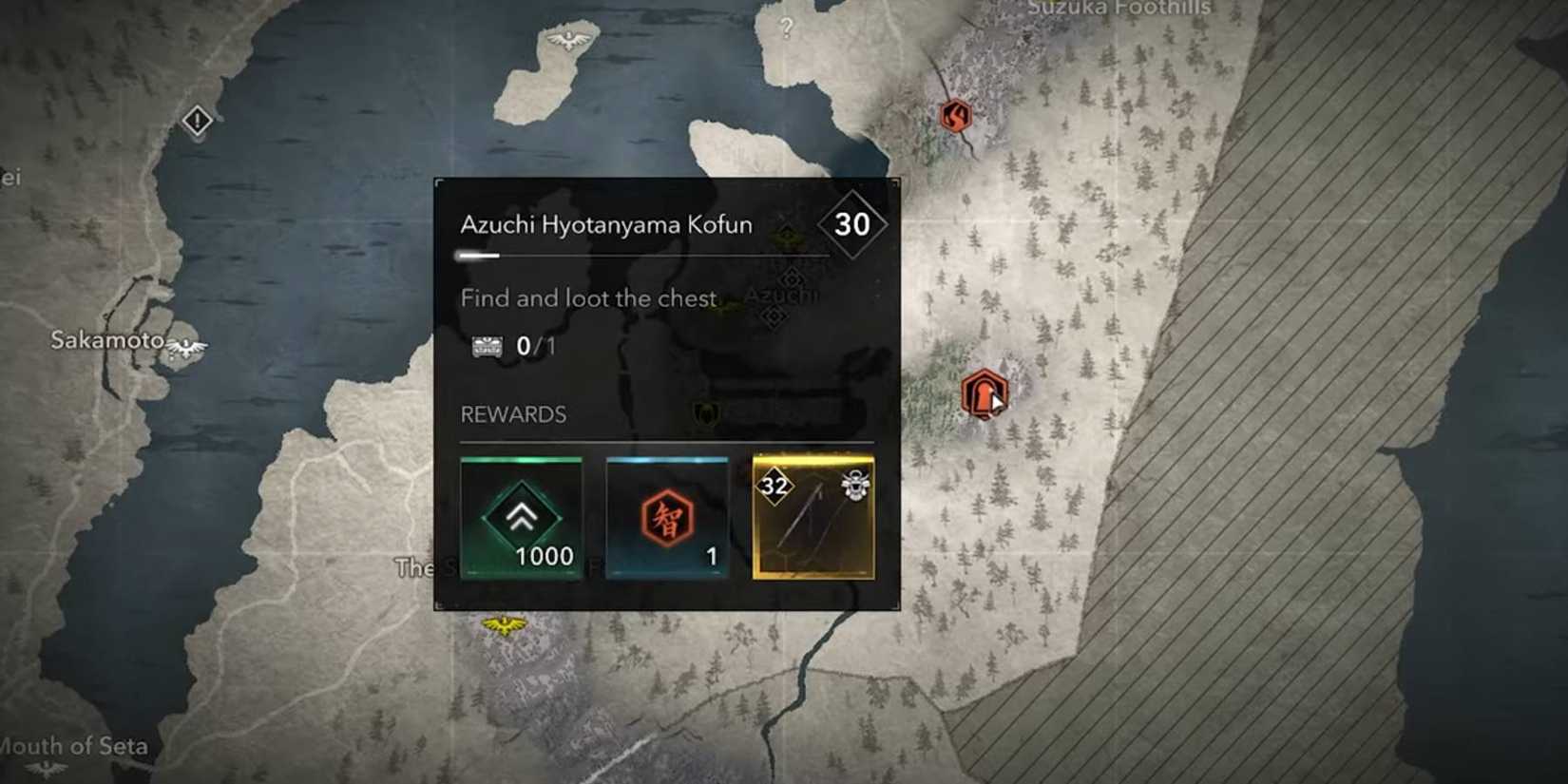Click the yellow eagle viewpoint marker
The image size is (1568, 784).
coord(504,625)
